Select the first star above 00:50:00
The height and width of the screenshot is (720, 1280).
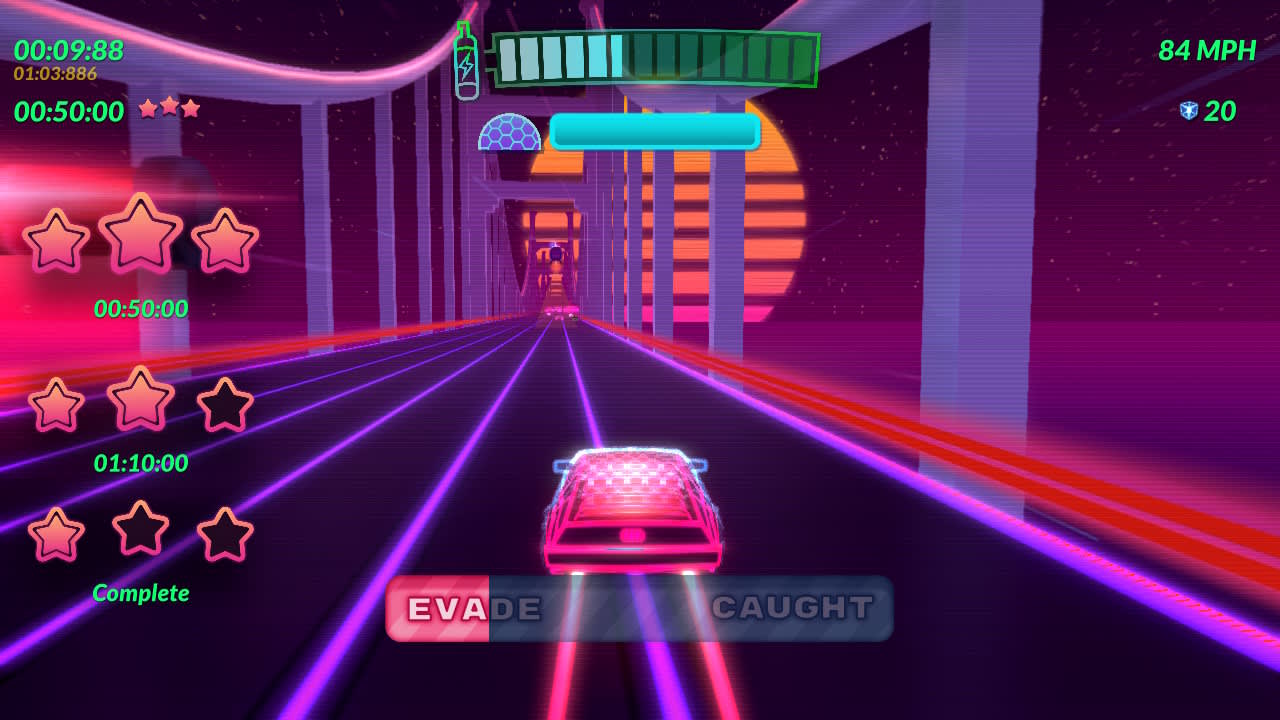pyautogui.click(x=57, y=240)
